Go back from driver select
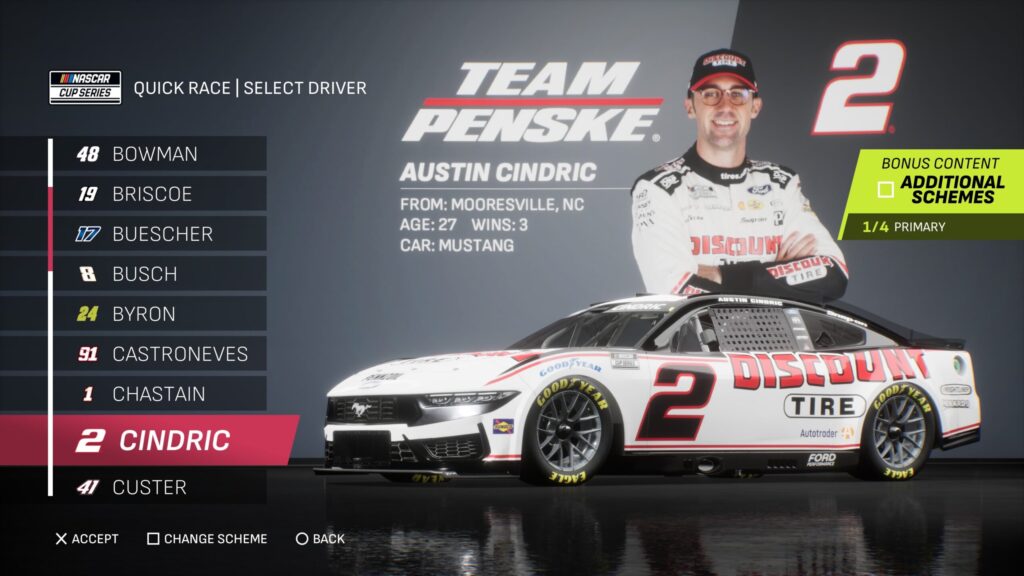The image size is (1024, 576). click(x=320, y=539)
